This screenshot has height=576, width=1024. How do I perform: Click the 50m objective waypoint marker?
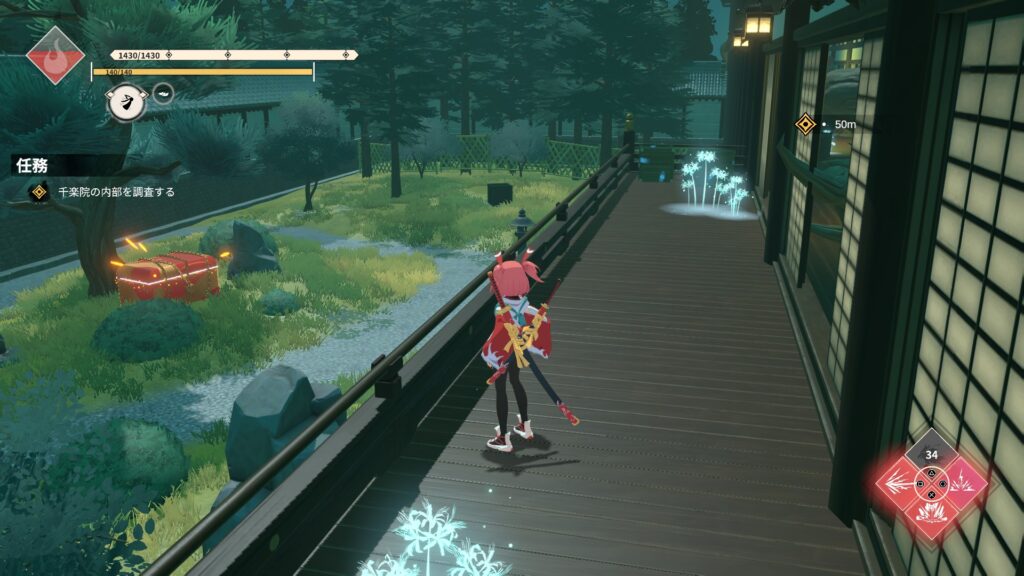(x=805, y=124)
